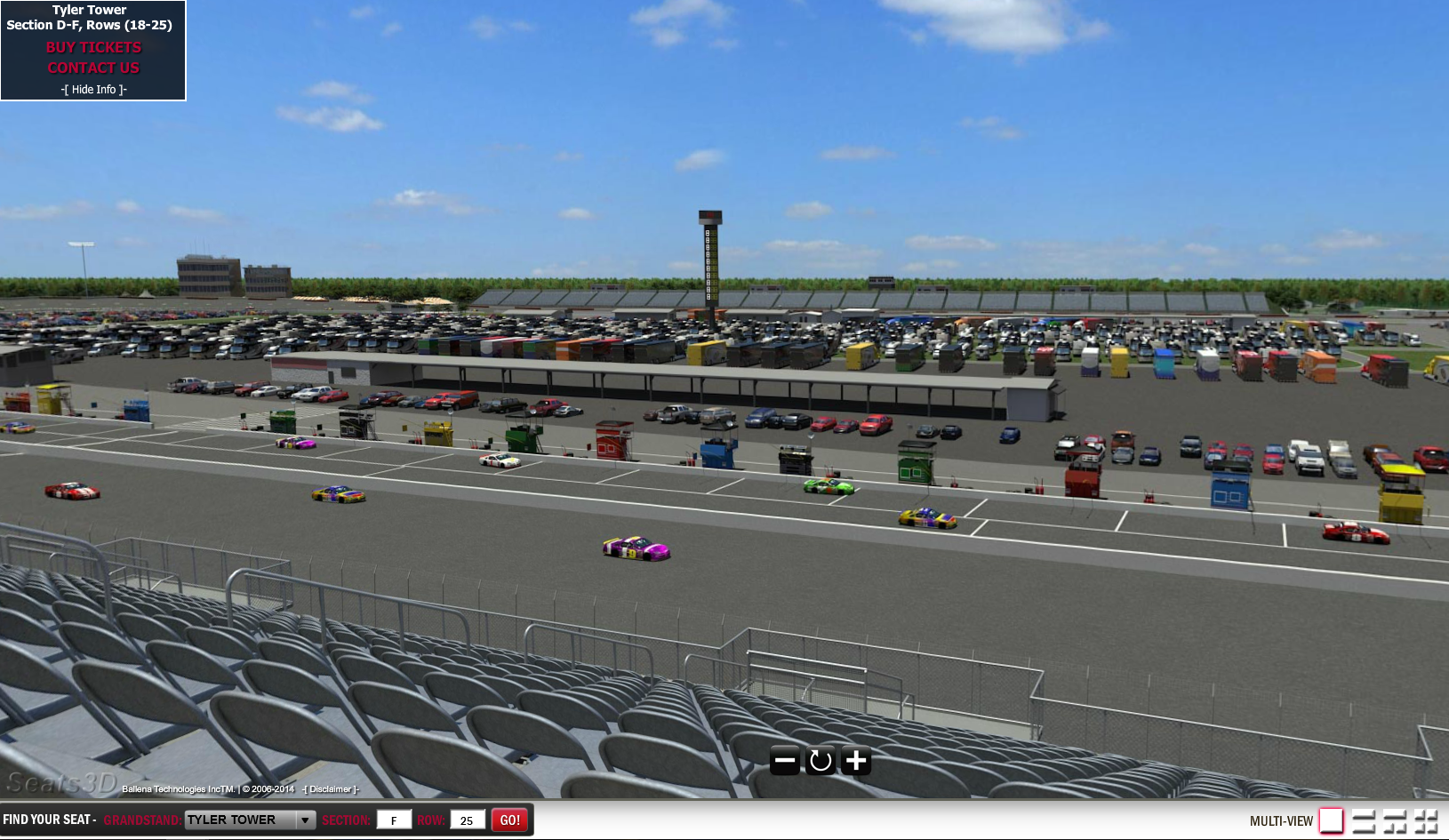Hide the seat info panel
Image resolution: width=1449 pixels, height=840 pixels.
tap(94, 90)
